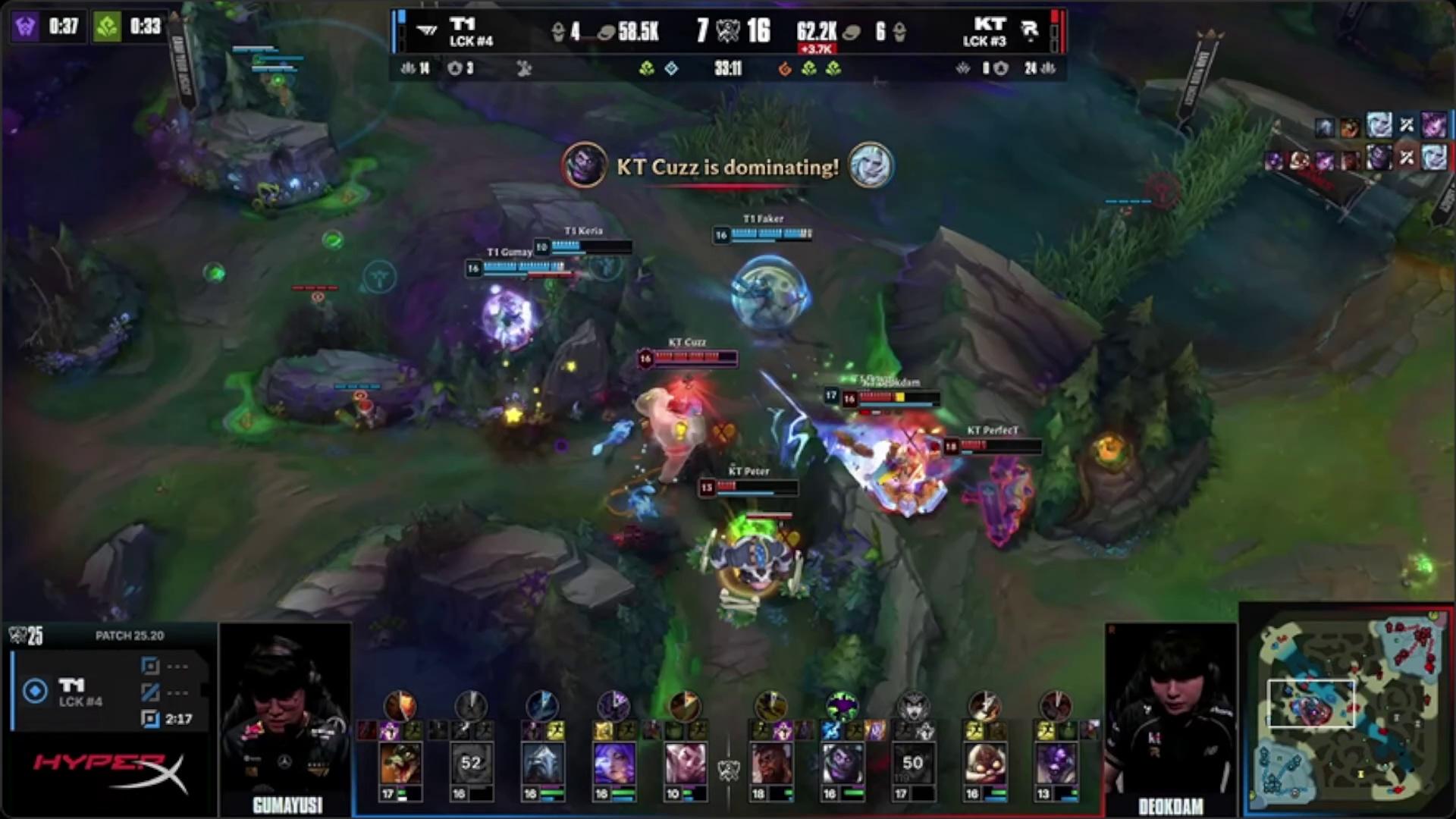
Task: Pick the purple horned level 13 champion portrait
Action: point(1056,763)
